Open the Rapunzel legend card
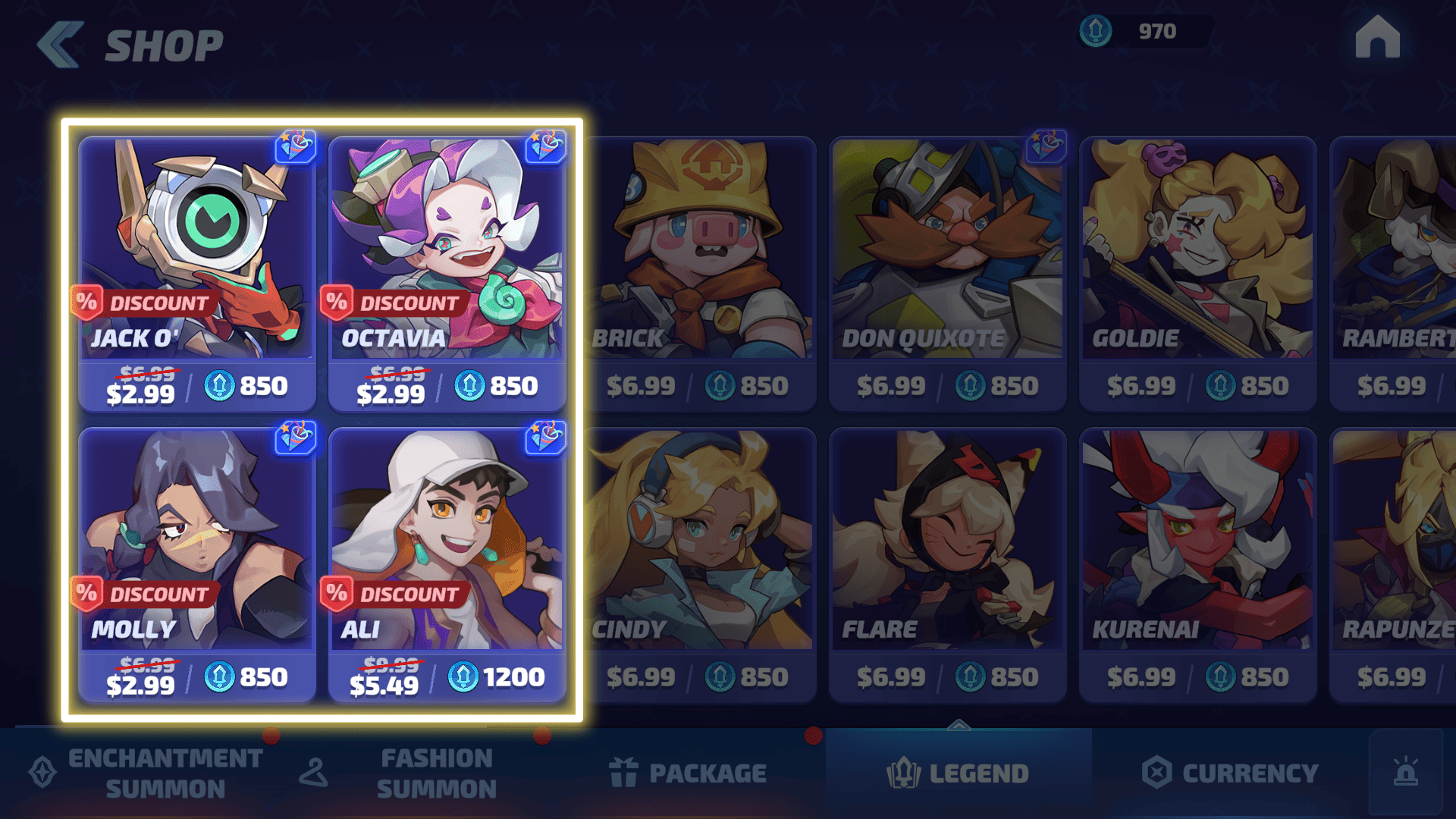 click(x=1394, y=565)
